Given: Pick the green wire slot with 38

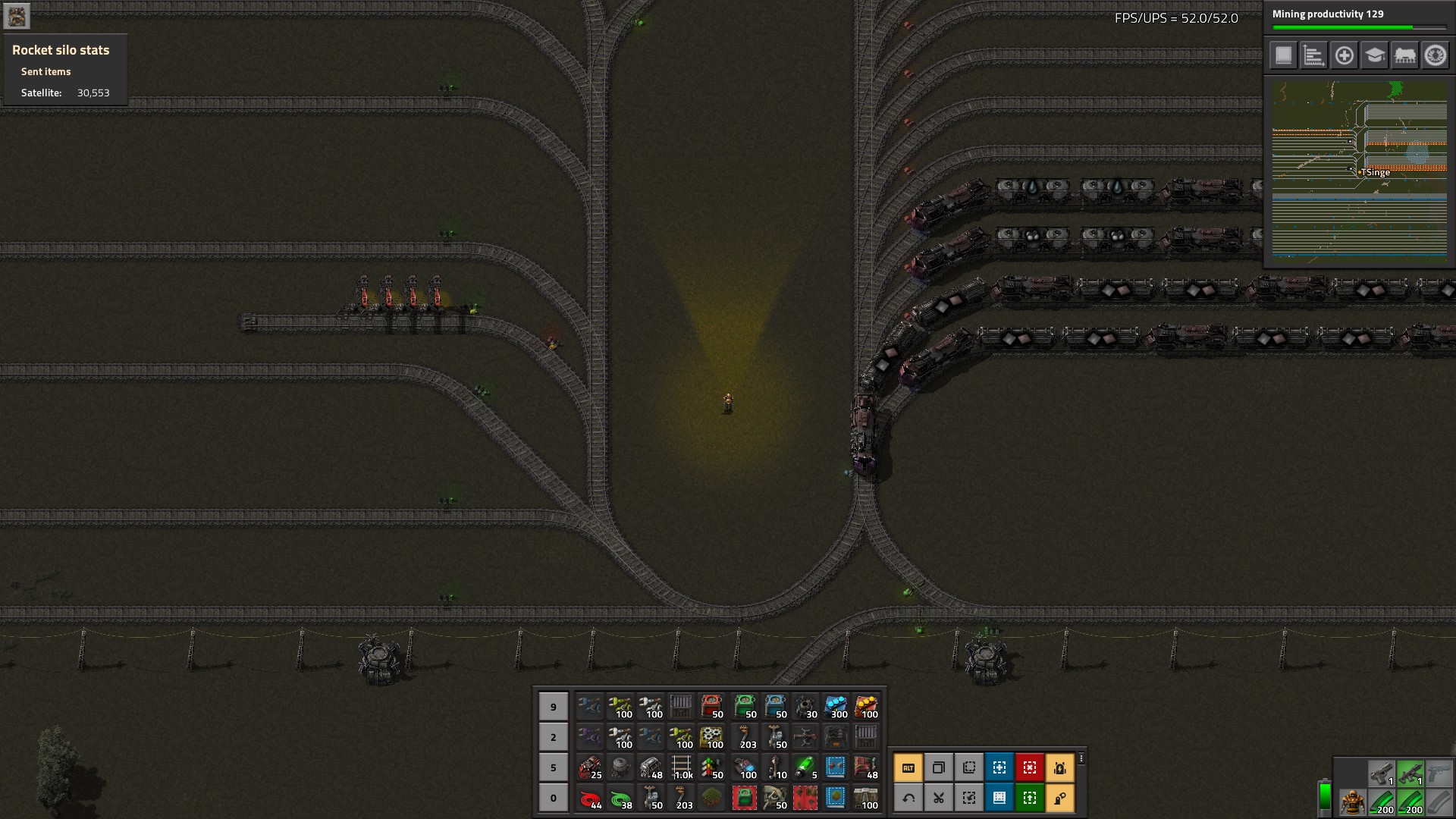Looking at the screenshot, I should (x=621, y=798).
